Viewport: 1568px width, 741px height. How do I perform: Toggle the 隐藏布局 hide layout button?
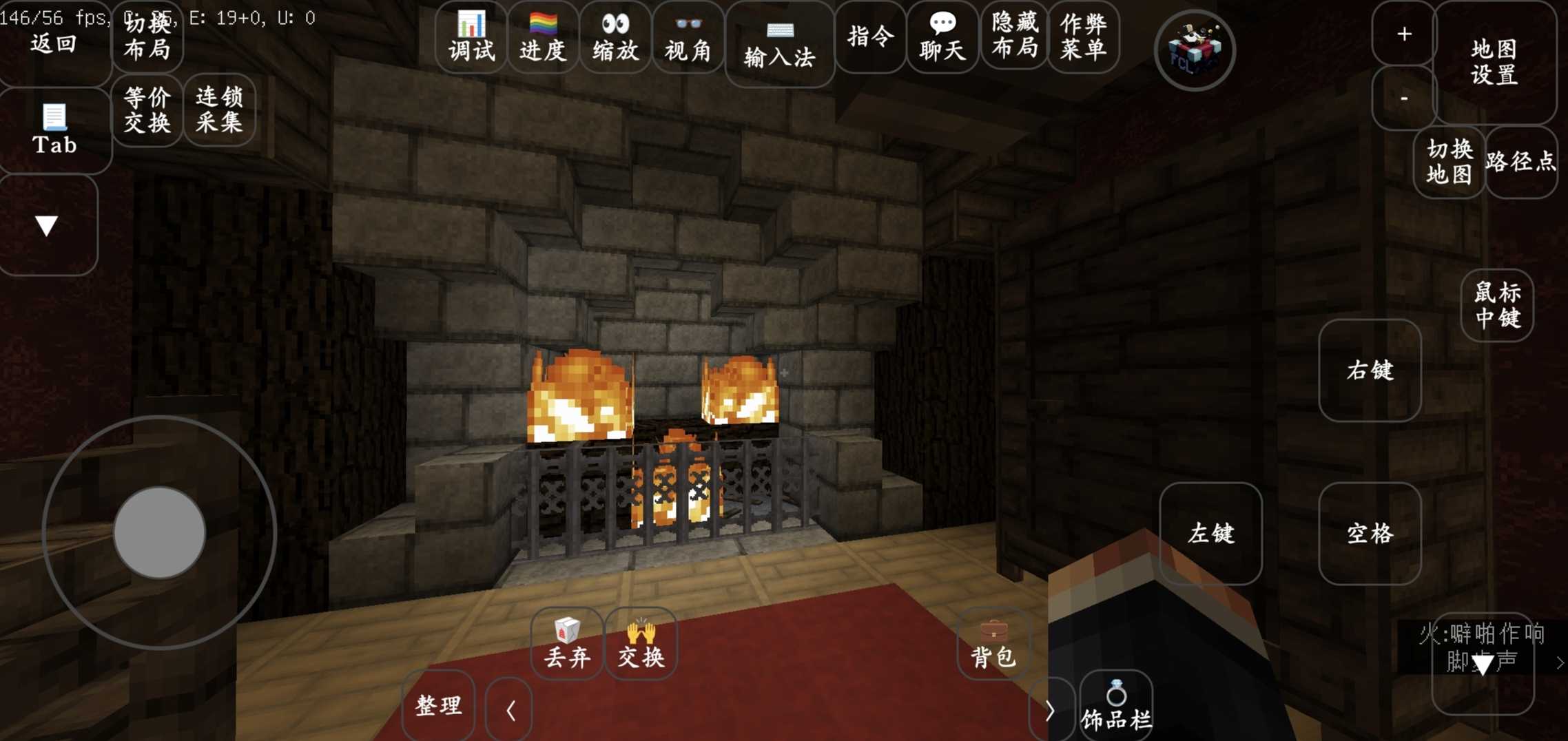[1015, 36]
